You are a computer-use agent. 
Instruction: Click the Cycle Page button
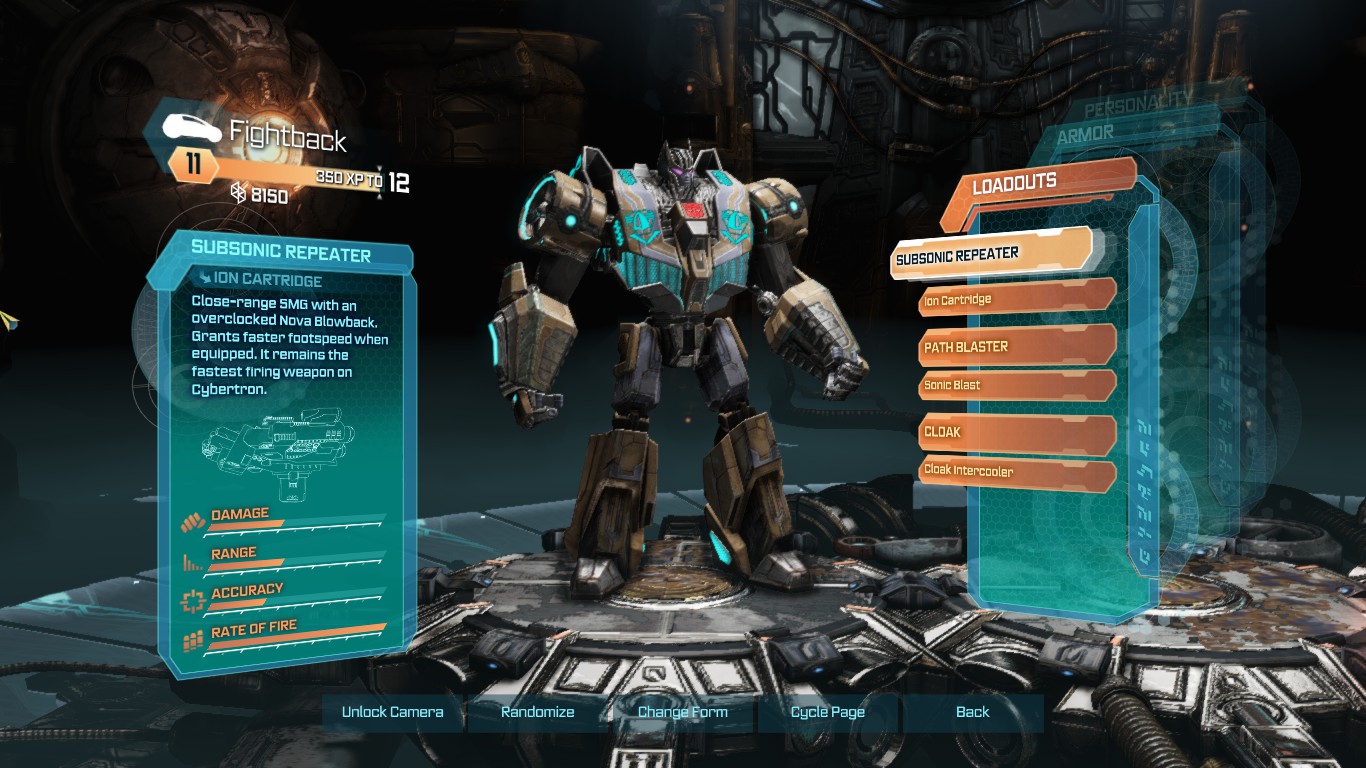(828, 712)
